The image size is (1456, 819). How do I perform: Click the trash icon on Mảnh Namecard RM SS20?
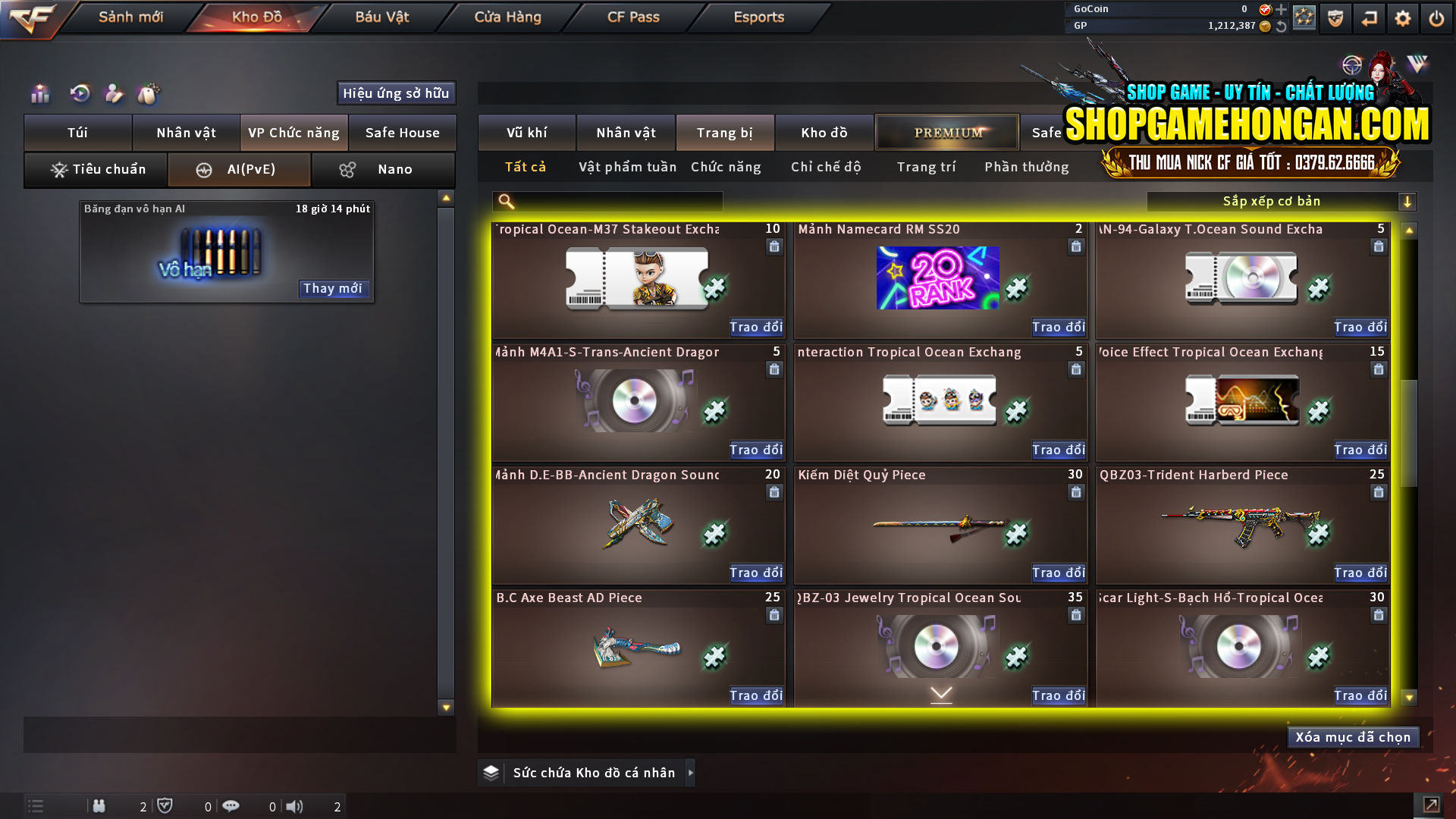click(1076, 246)
